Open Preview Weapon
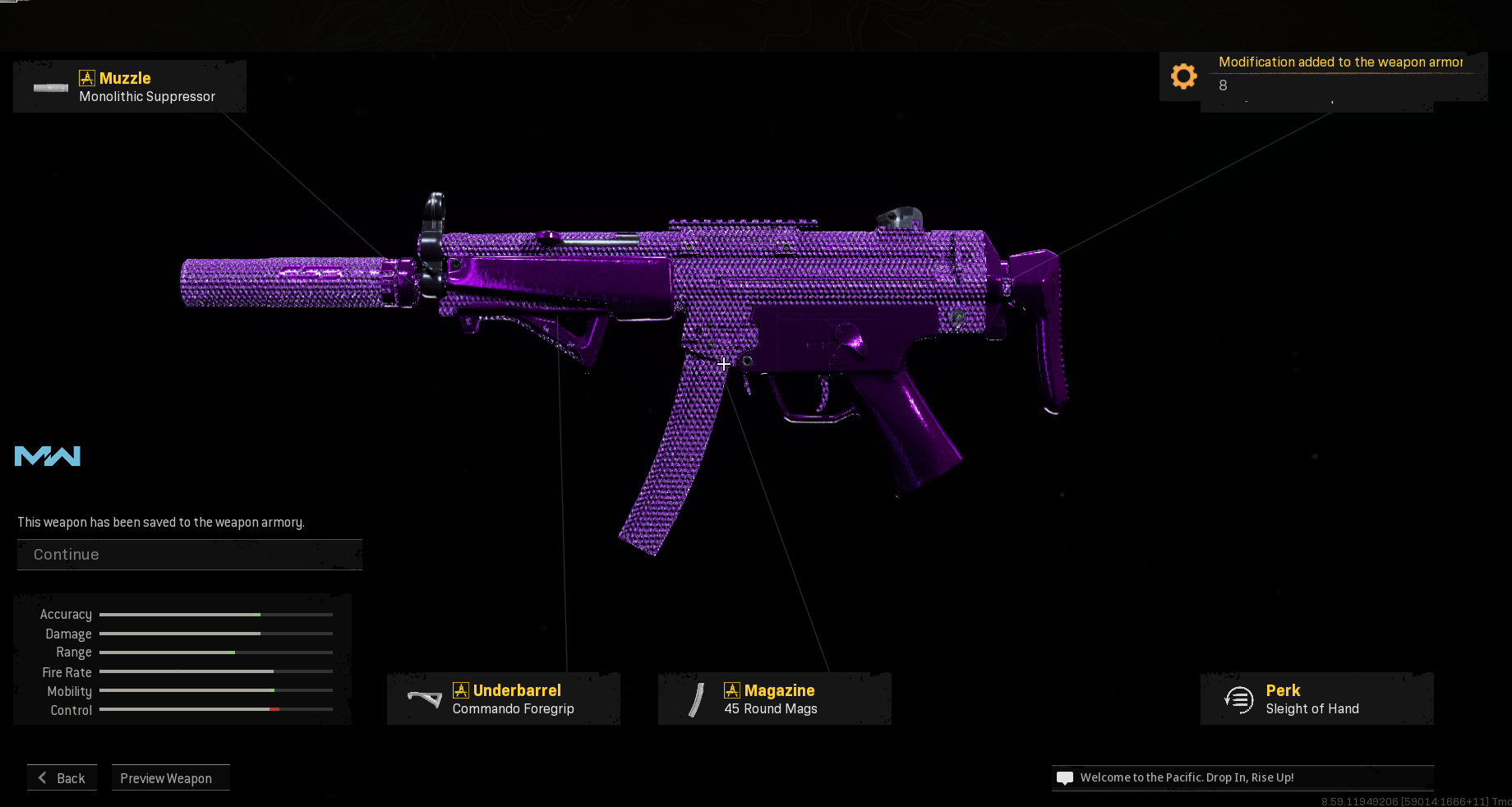 coord(170,778)
